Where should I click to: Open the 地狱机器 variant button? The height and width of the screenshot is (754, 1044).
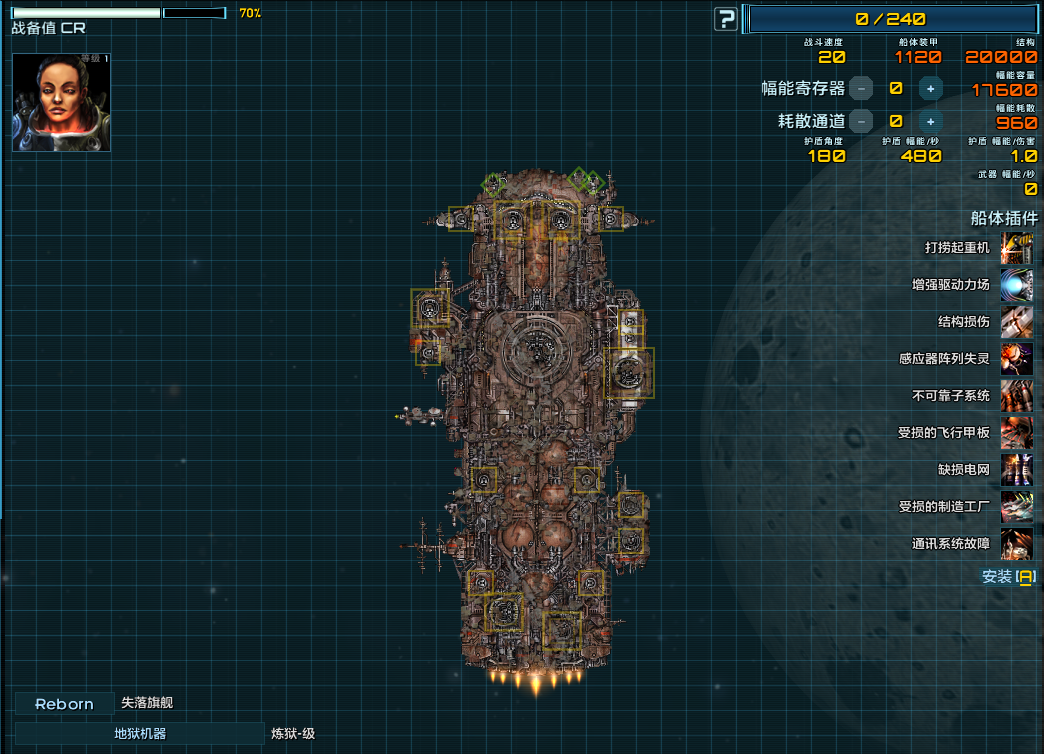click(x=140, y=734)
